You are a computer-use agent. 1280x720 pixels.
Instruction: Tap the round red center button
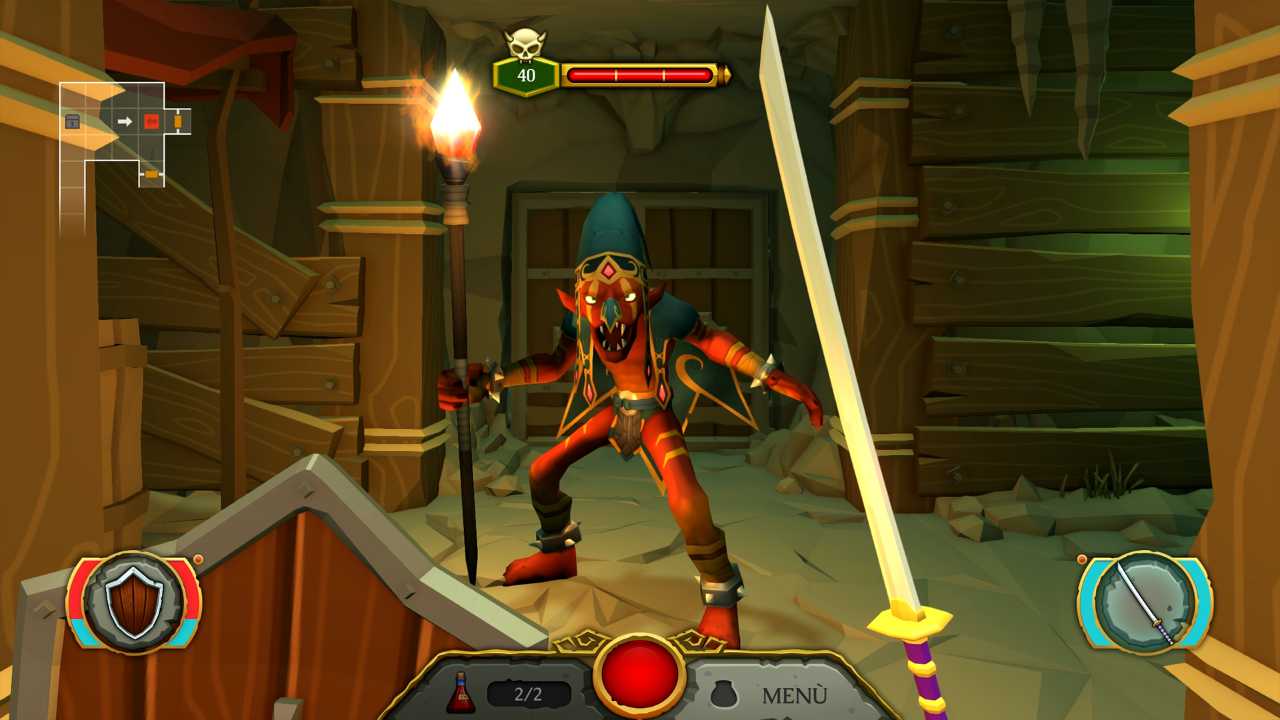pos(640,675)
